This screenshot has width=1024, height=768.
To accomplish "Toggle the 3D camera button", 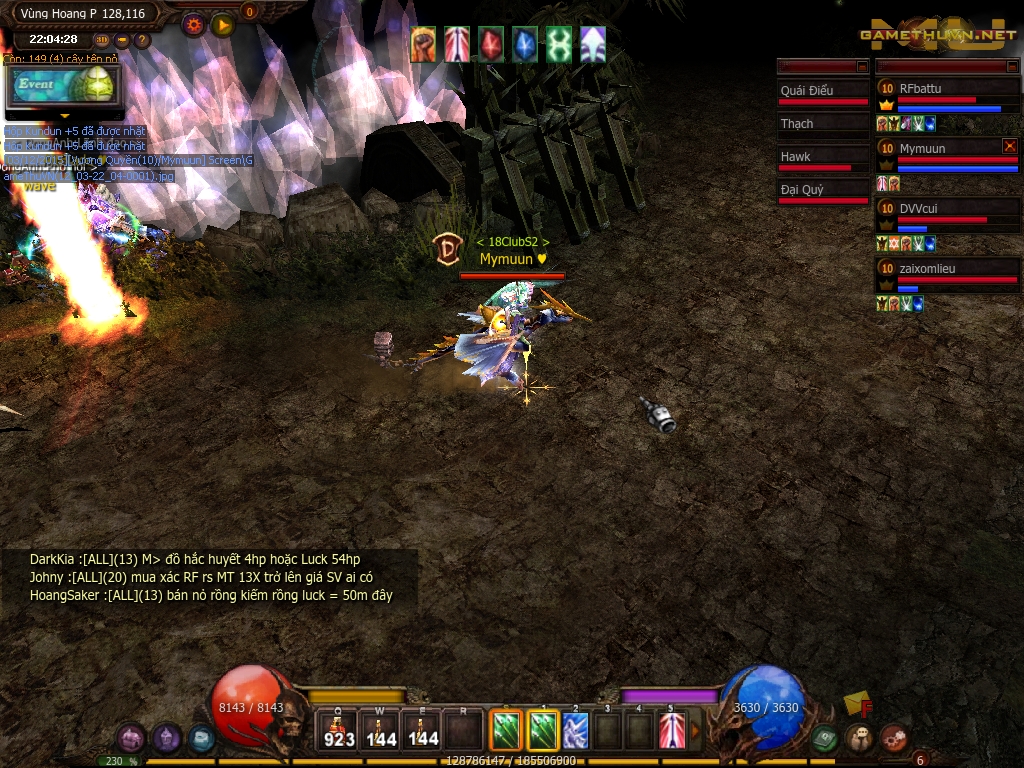I will coord(102,40).
